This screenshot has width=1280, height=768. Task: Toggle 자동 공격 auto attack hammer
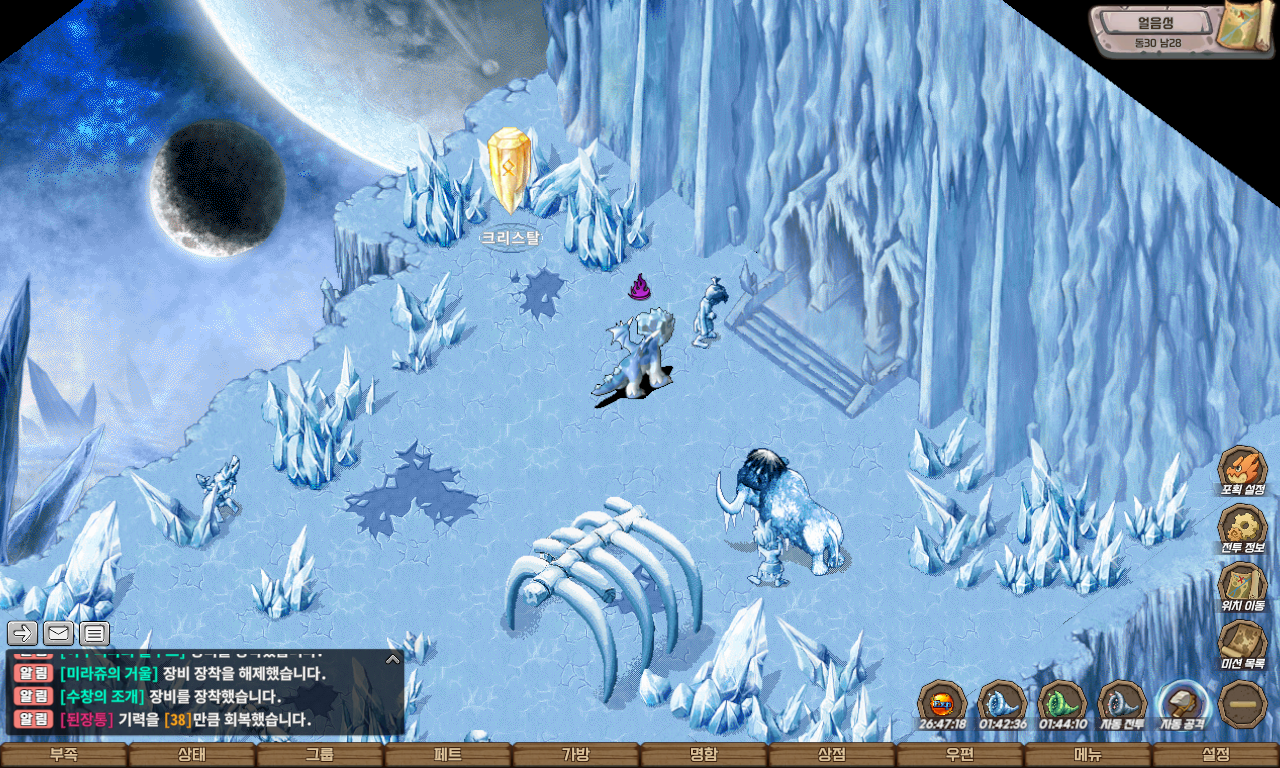(1182, 703)
